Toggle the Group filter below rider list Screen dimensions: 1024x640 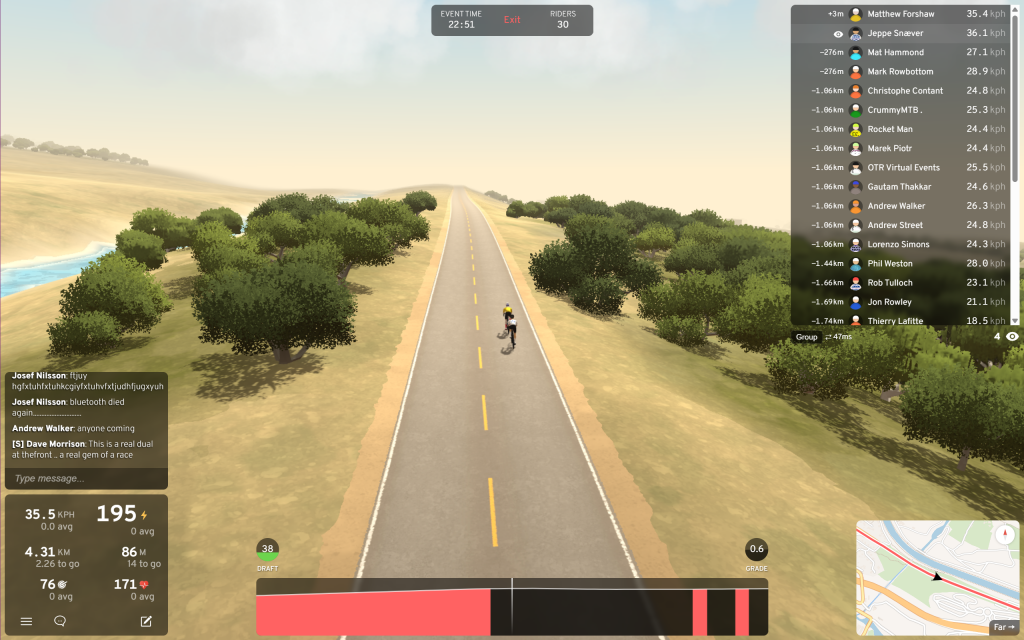[806, 337]
